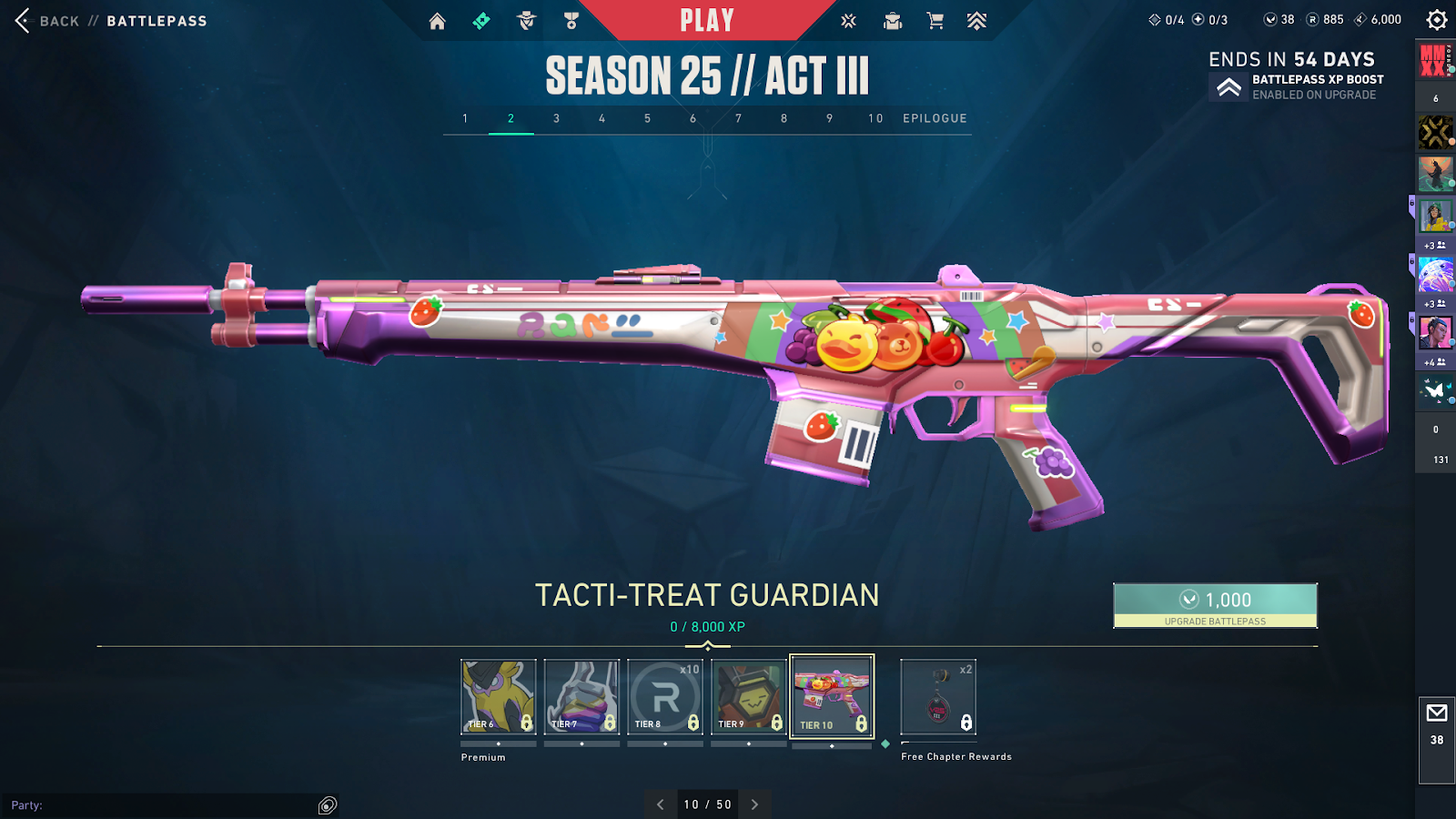Open the Store shopping cart icon
The width and height of the screenshot is (1456, 819).
(935, 21)
